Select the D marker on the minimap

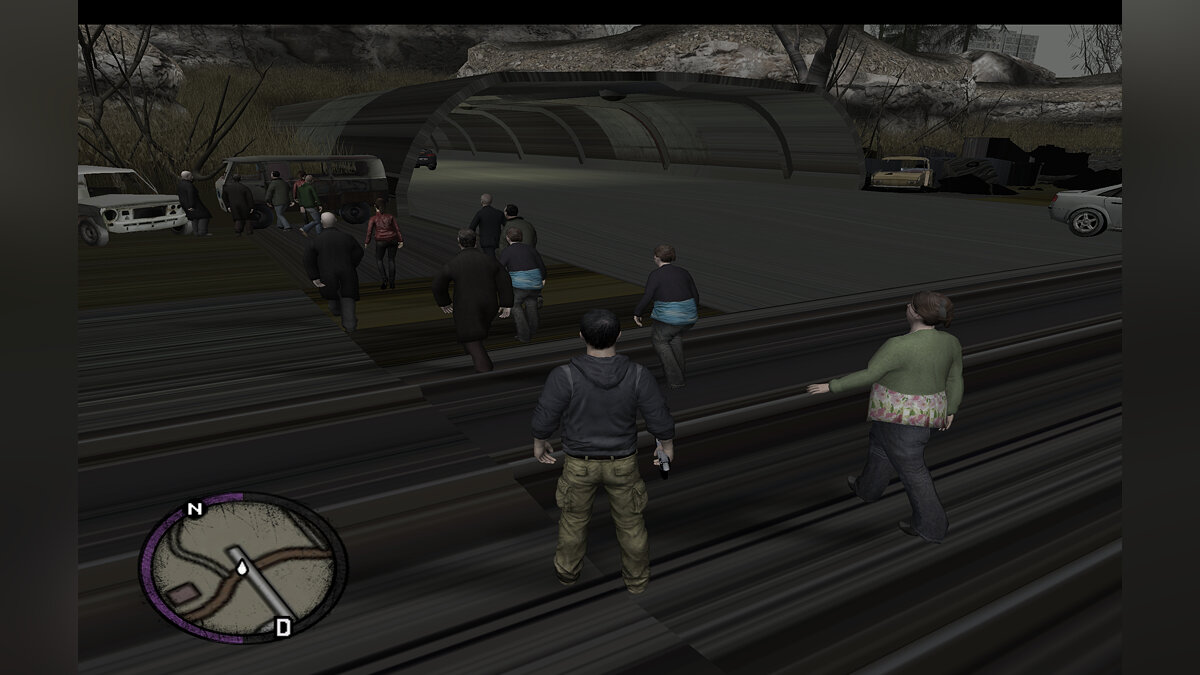[283, 627]
